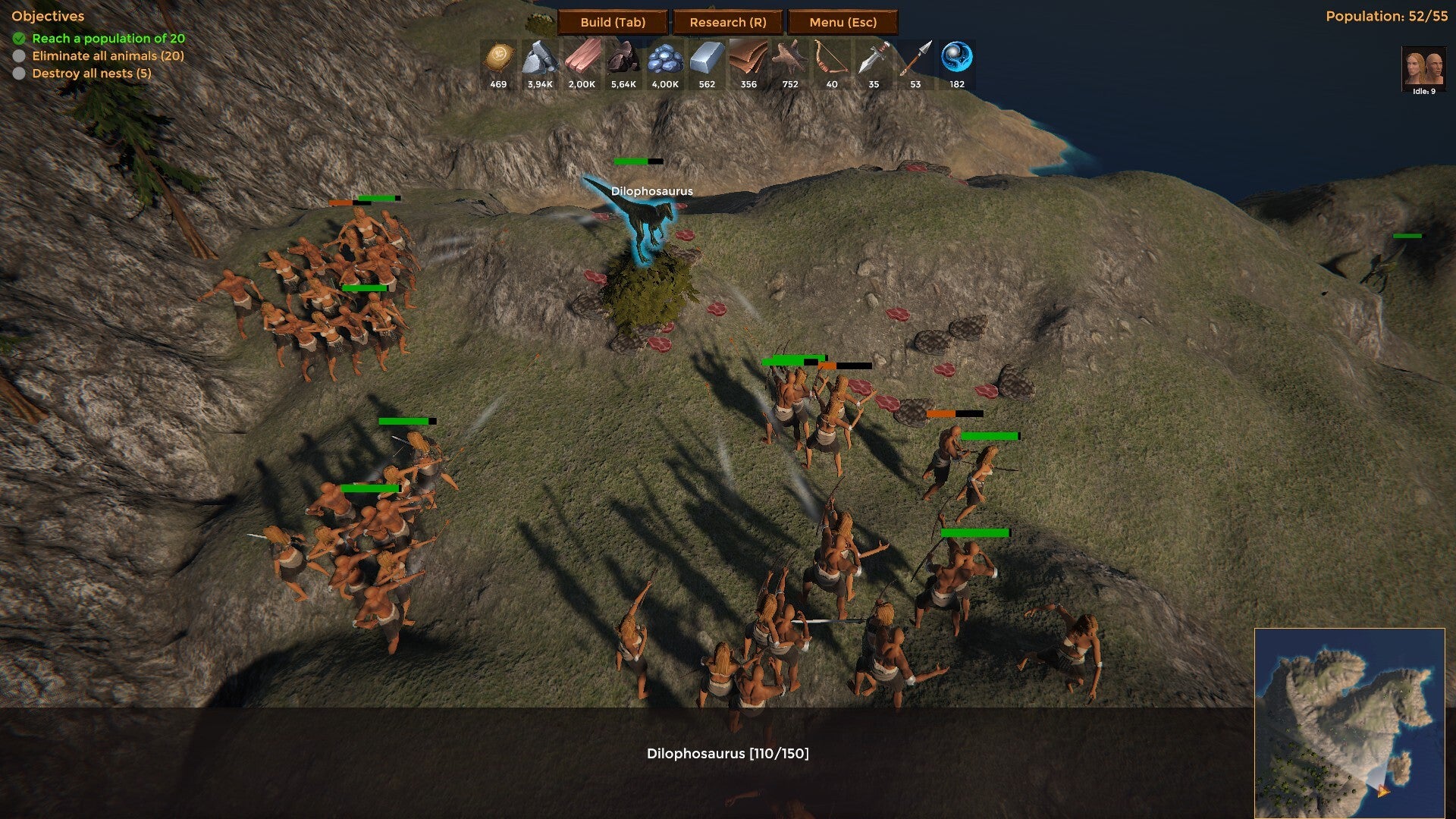Click the blue pebbles resource icon

tap(665, 58)
